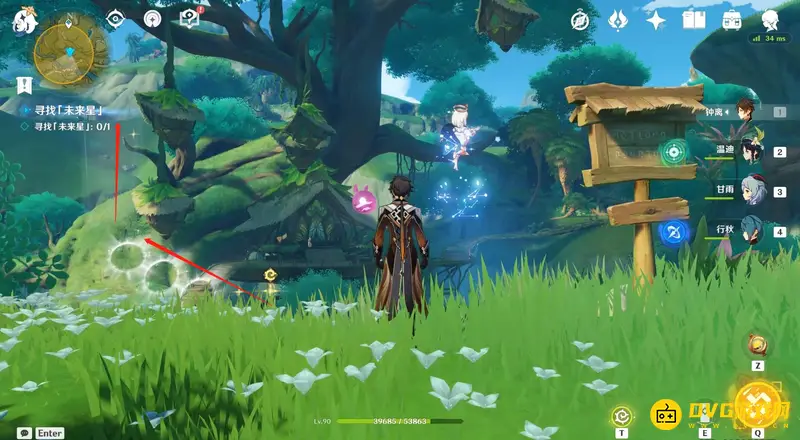Image resolution: width=800 pixels, height=440 pixels.
Task: Activate the yellow robot-face skill icon
Action: [665, 413]
